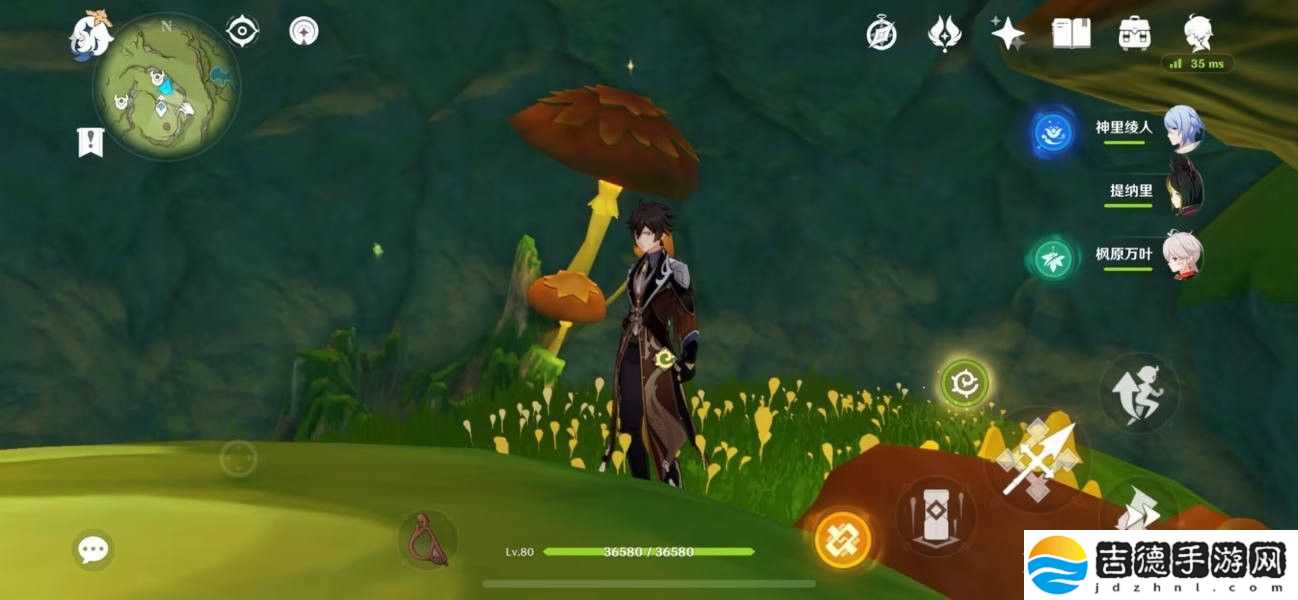Open the chat speech bubble
The width and height of the screenshot is (1298, 600).
point(93,549)
